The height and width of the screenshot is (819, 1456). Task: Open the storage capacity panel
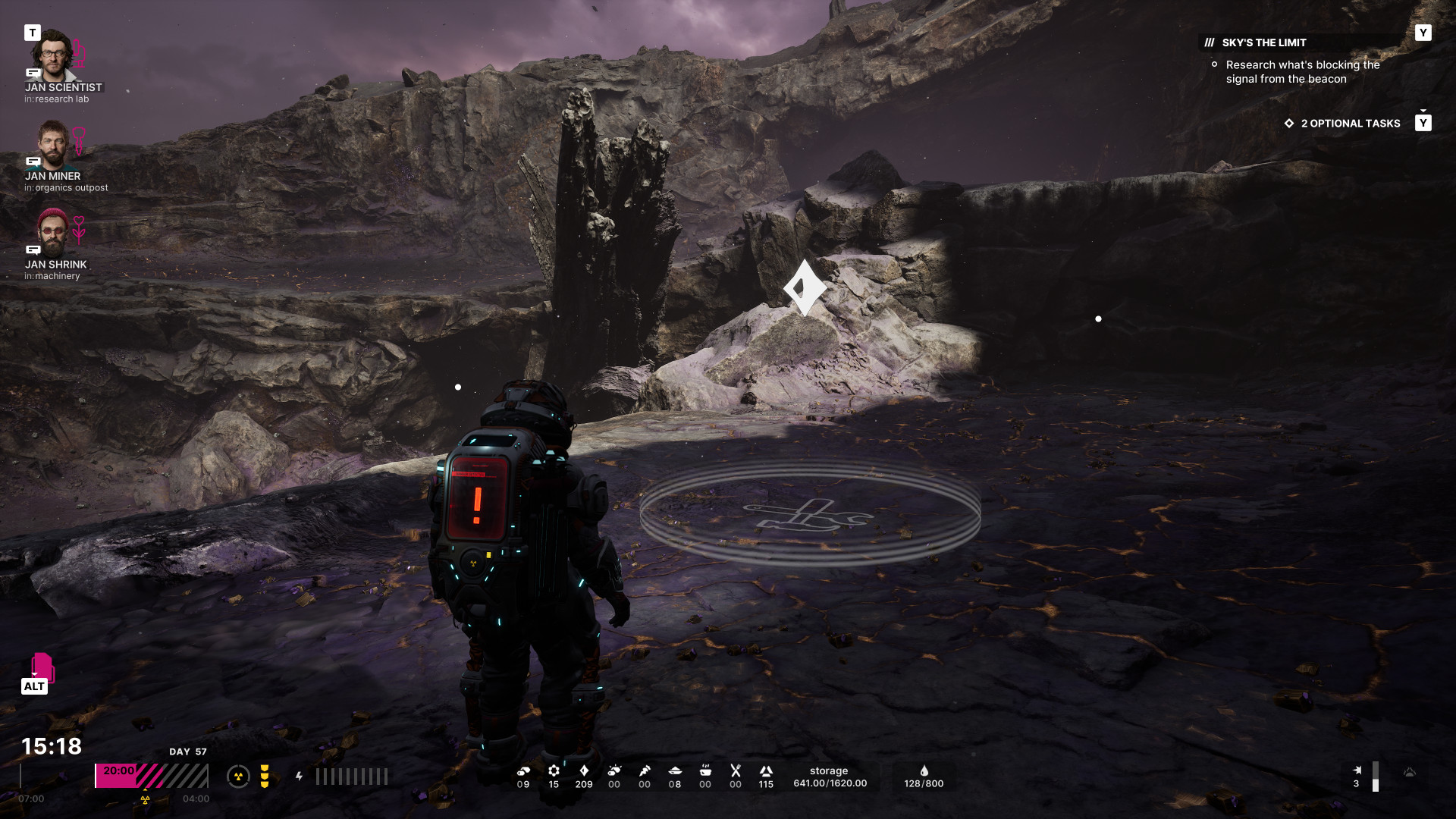(830, 777)
